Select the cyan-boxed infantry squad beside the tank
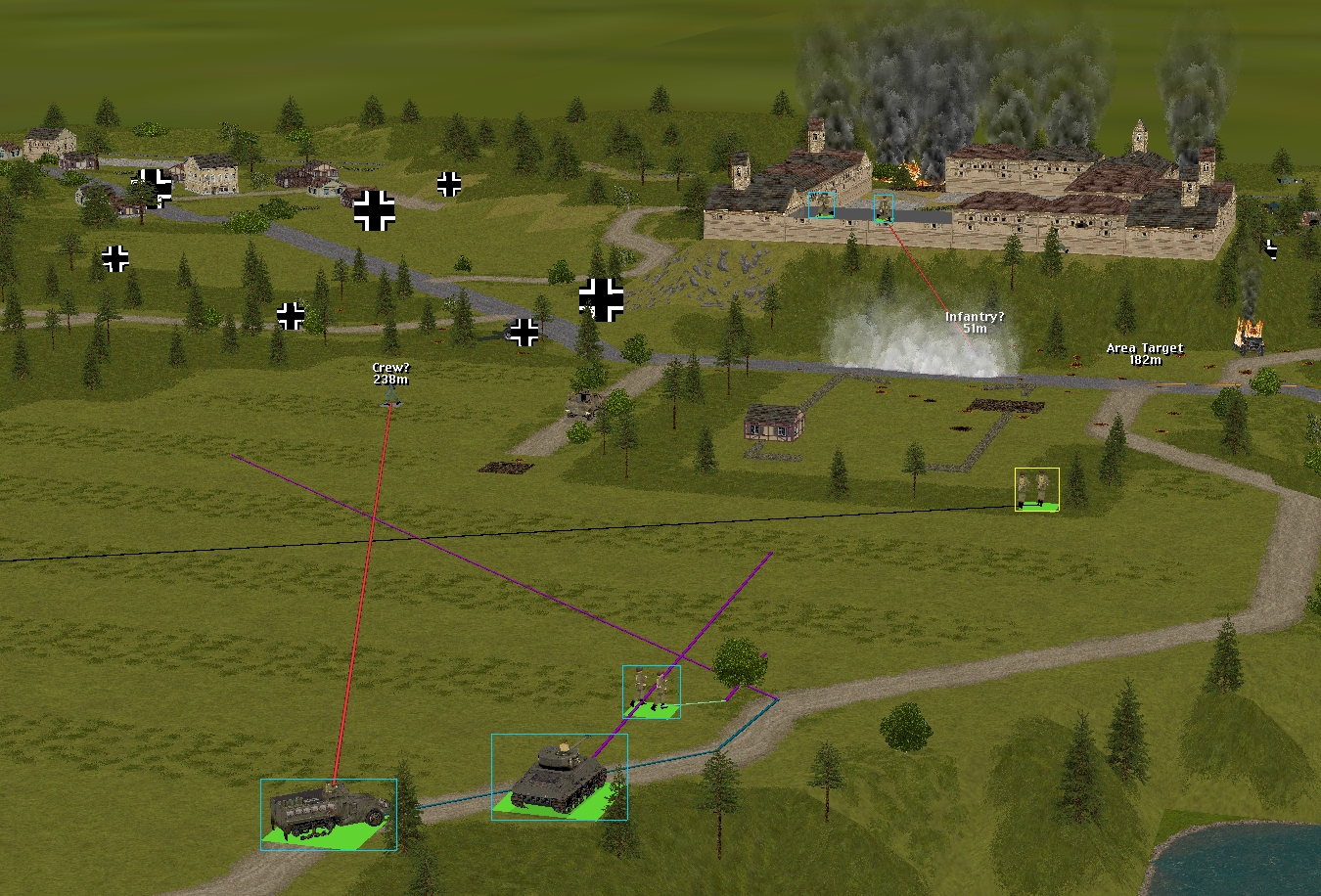 pyautogui.click(x=652, y=691)
